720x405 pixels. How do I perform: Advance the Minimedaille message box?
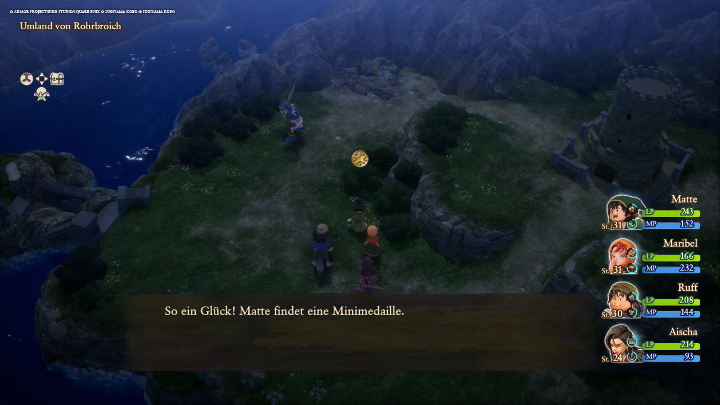[360, 332]
